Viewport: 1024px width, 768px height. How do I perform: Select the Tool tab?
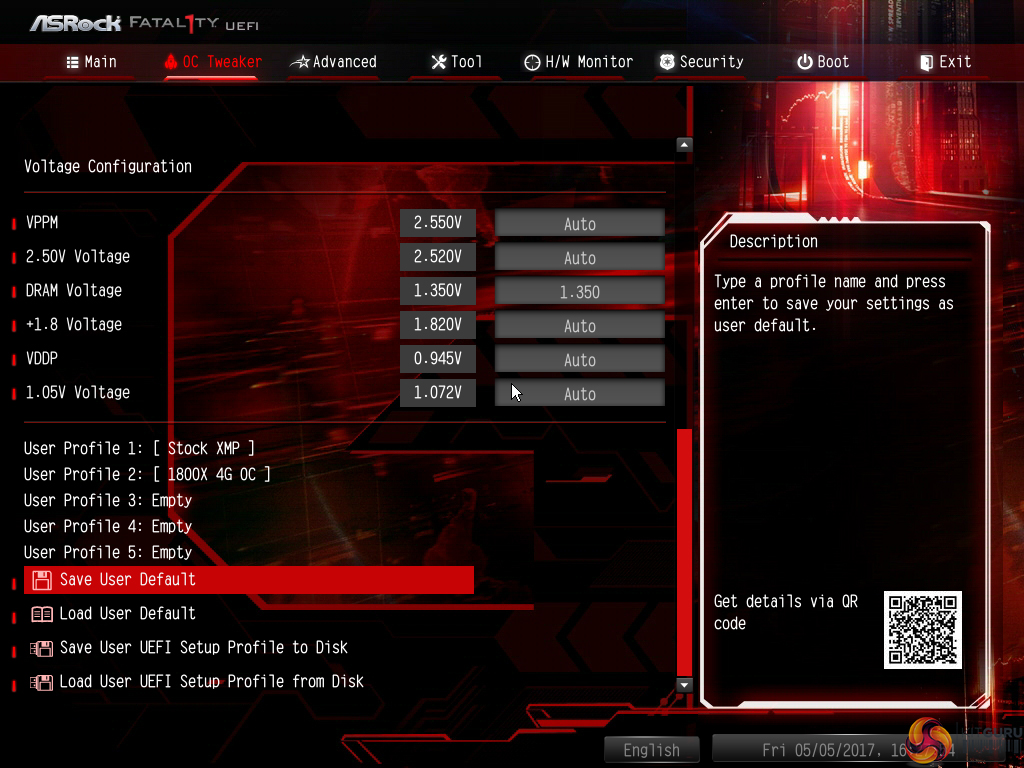(x=456, y=62)
